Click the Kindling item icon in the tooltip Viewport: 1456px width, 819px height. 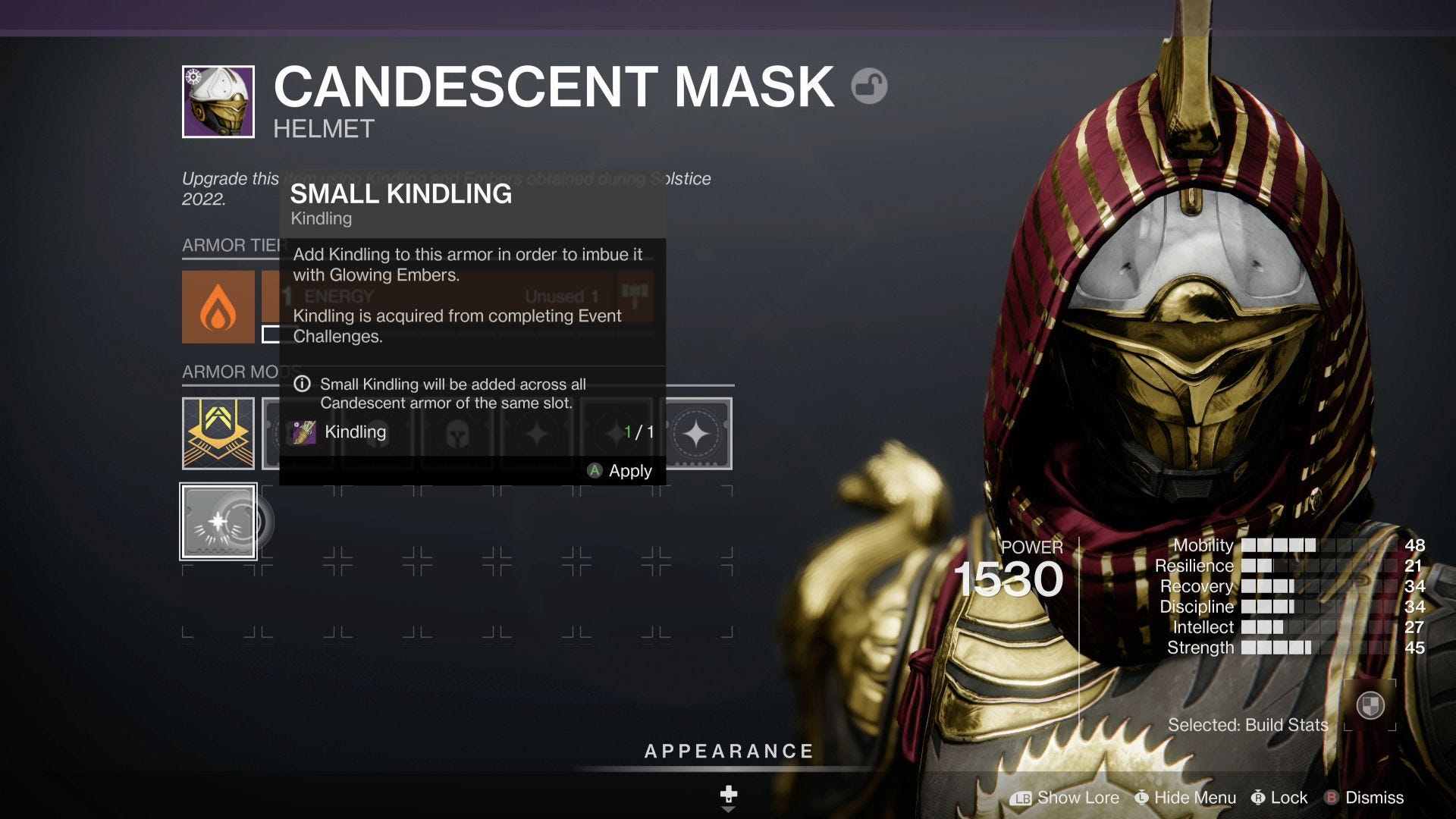[x=305, y=432]
